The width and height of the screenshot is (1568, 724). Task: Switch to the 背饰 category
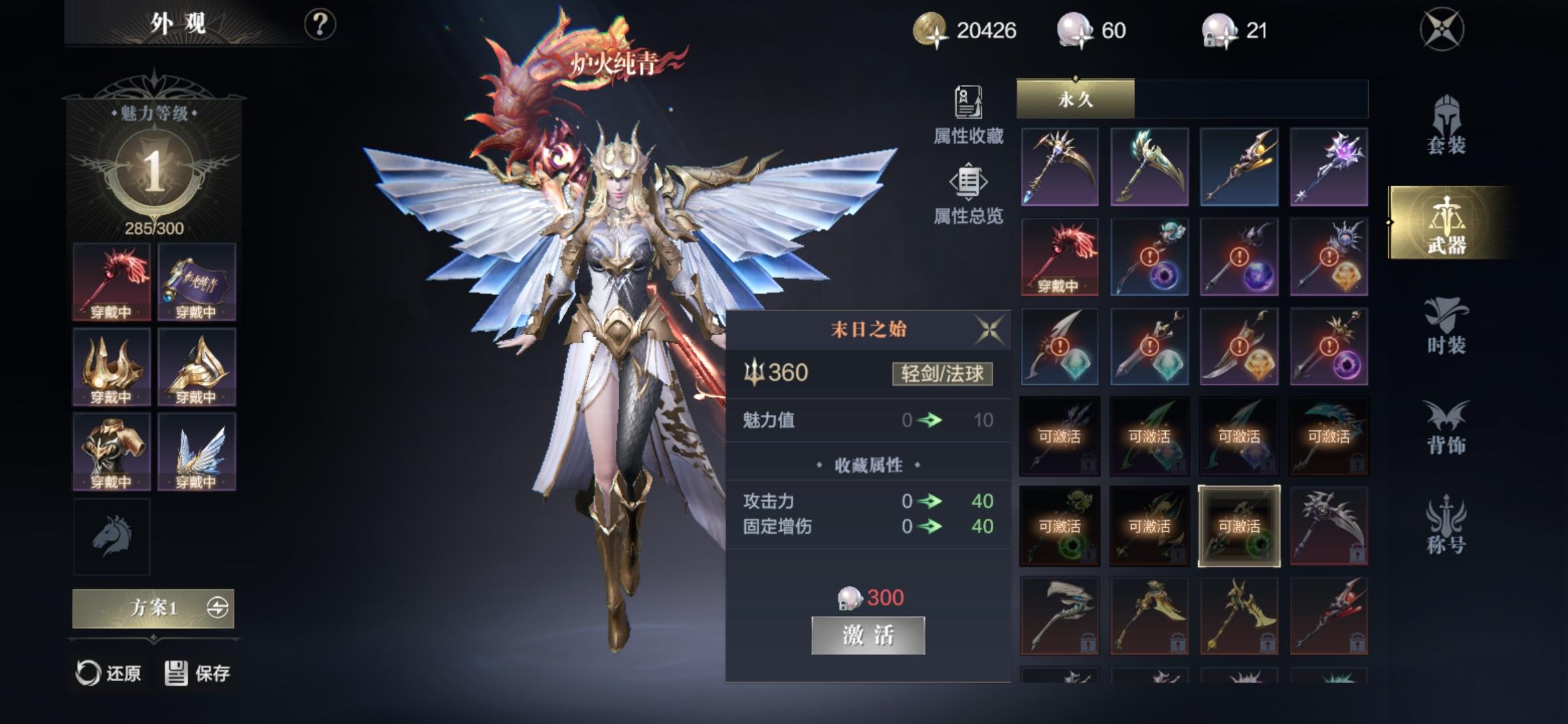1446,427
